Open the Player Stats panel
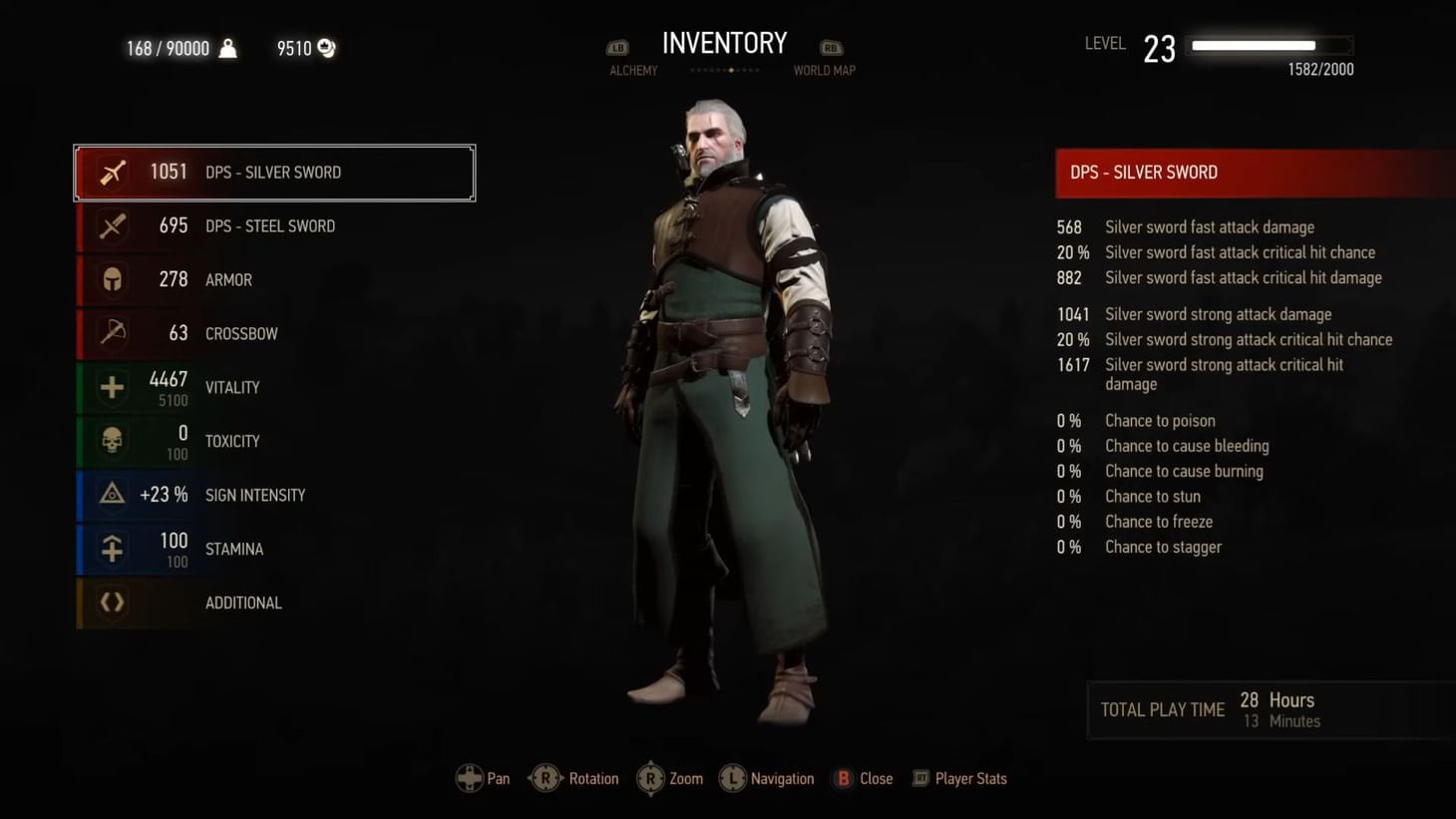The height and width of the screenshot is (819, 1456). tap(958, 778)
